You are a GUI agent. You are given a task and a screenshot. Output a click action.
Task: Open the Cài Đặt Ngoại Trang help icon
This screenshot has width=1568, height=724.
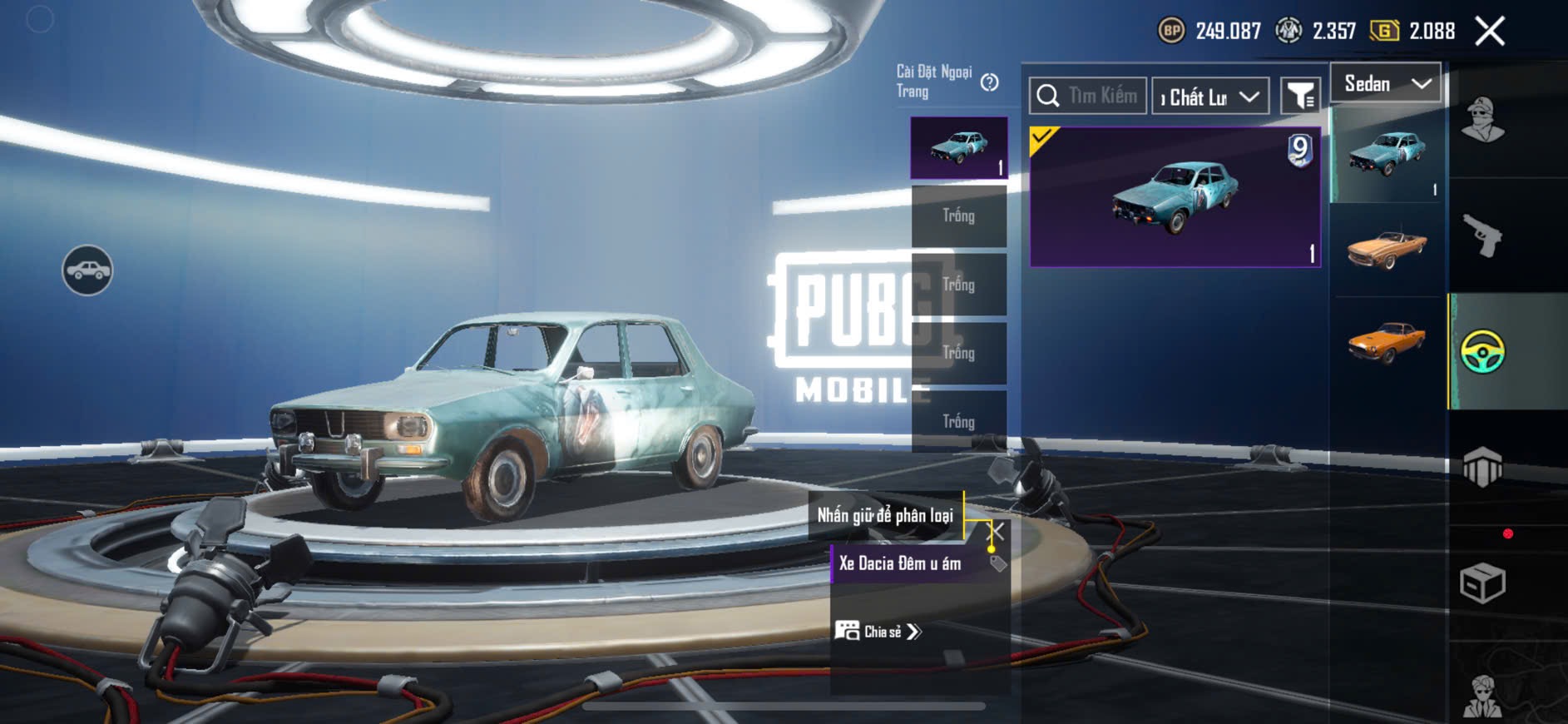pyautogui.click(x=989, y=82)
